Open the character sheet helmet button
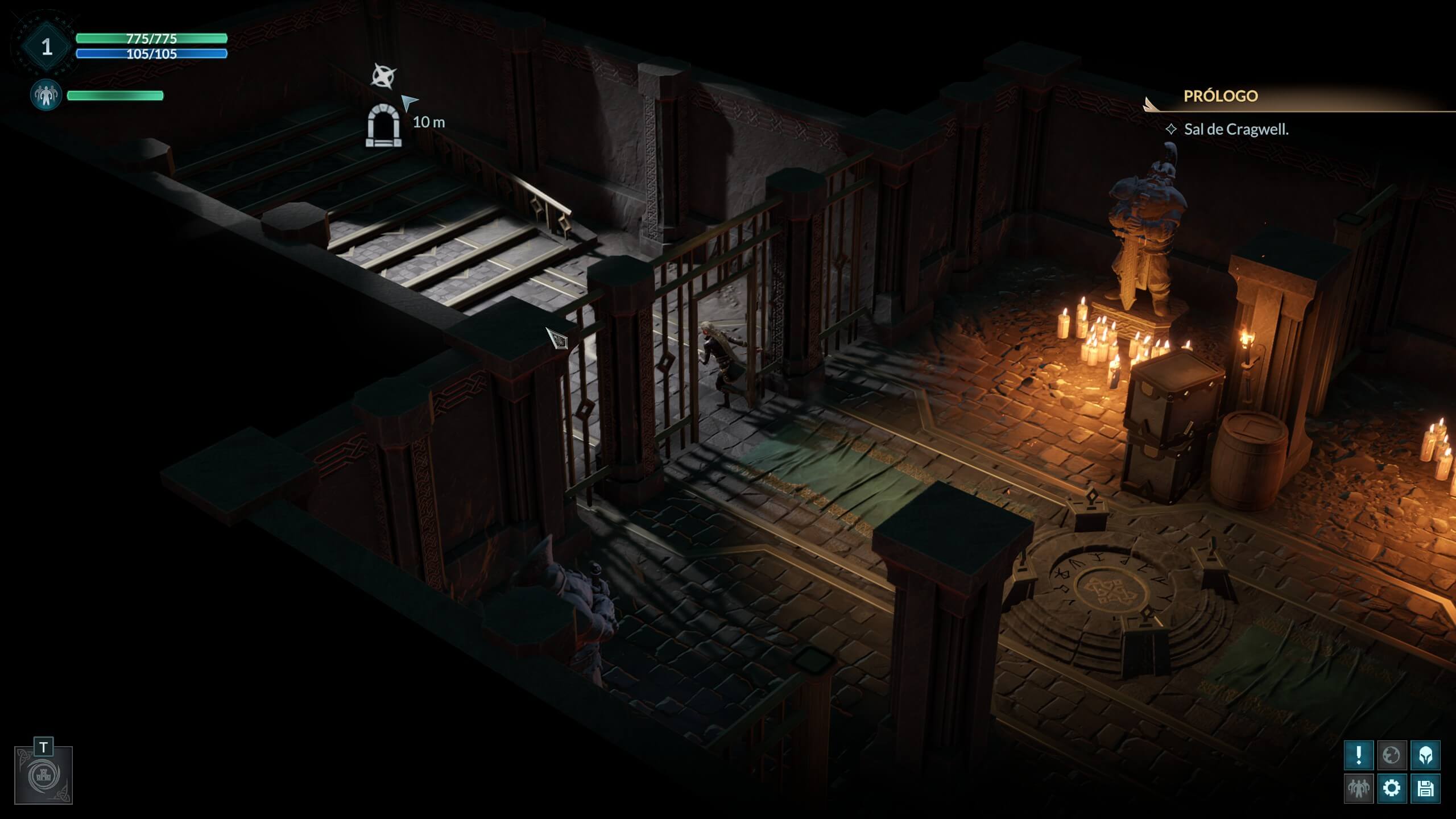The image size is (1456, 819). pyautogui.click(x=1425, y=755)
